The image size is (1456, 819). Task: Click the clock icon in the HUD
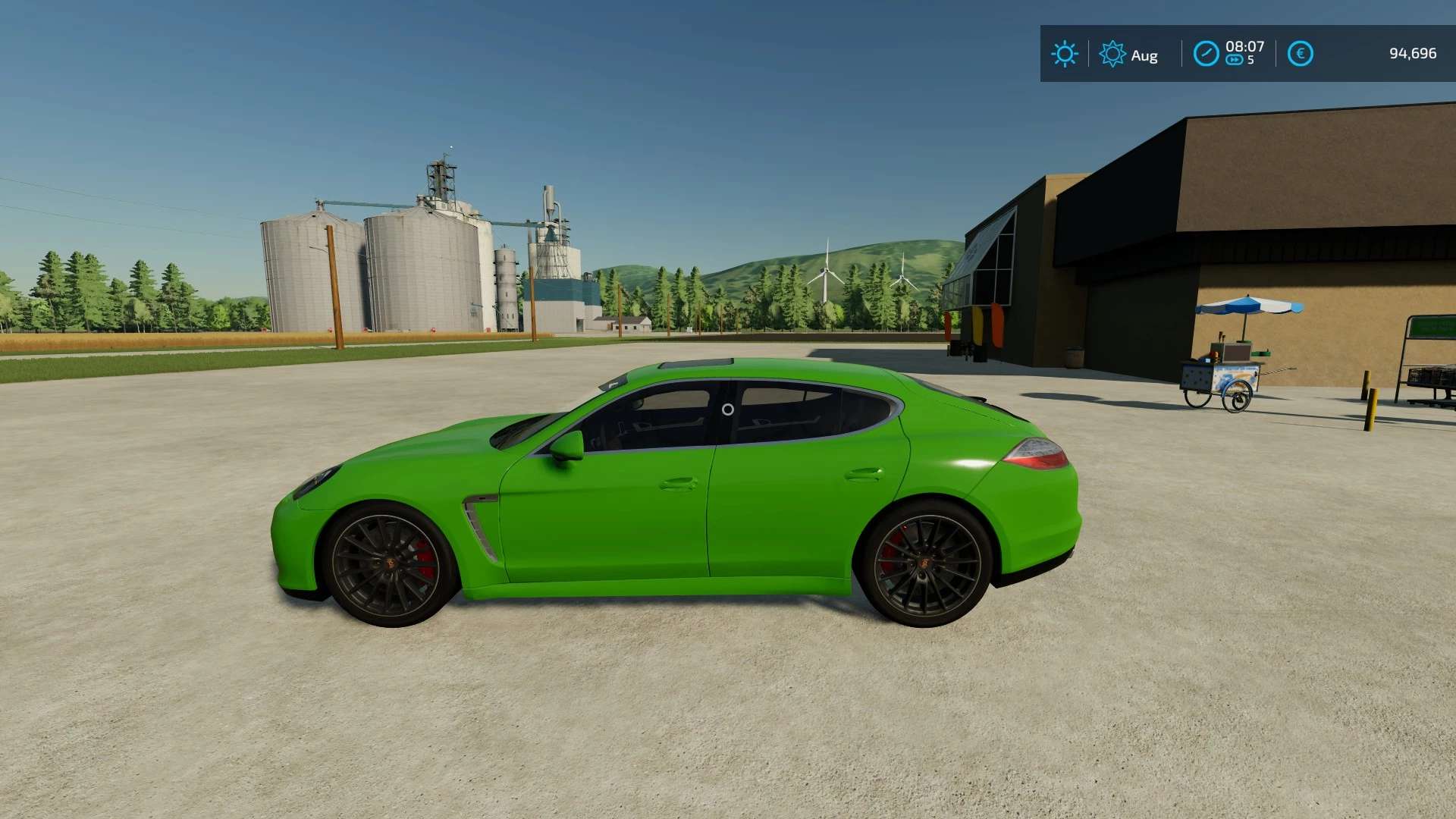point(1206,54)
